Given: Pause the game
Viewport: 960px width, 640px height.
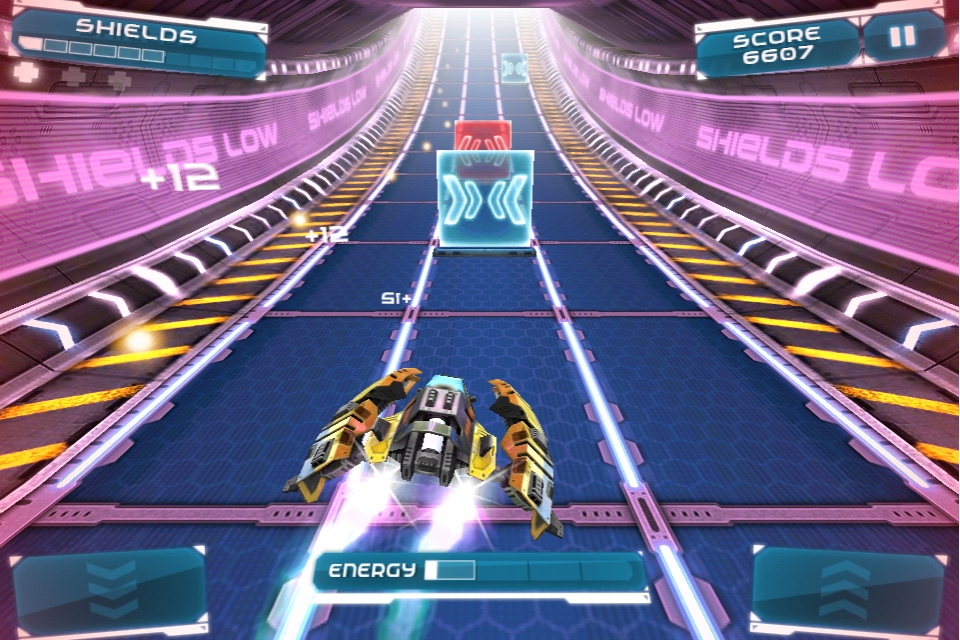Looking at the screenshot, I should point(902,38).
